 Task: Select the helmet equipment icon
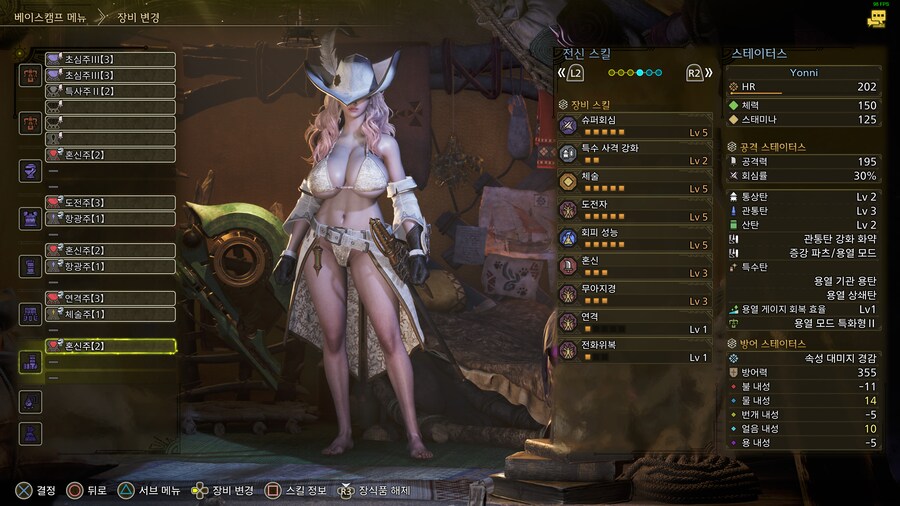tap(30, 171)
